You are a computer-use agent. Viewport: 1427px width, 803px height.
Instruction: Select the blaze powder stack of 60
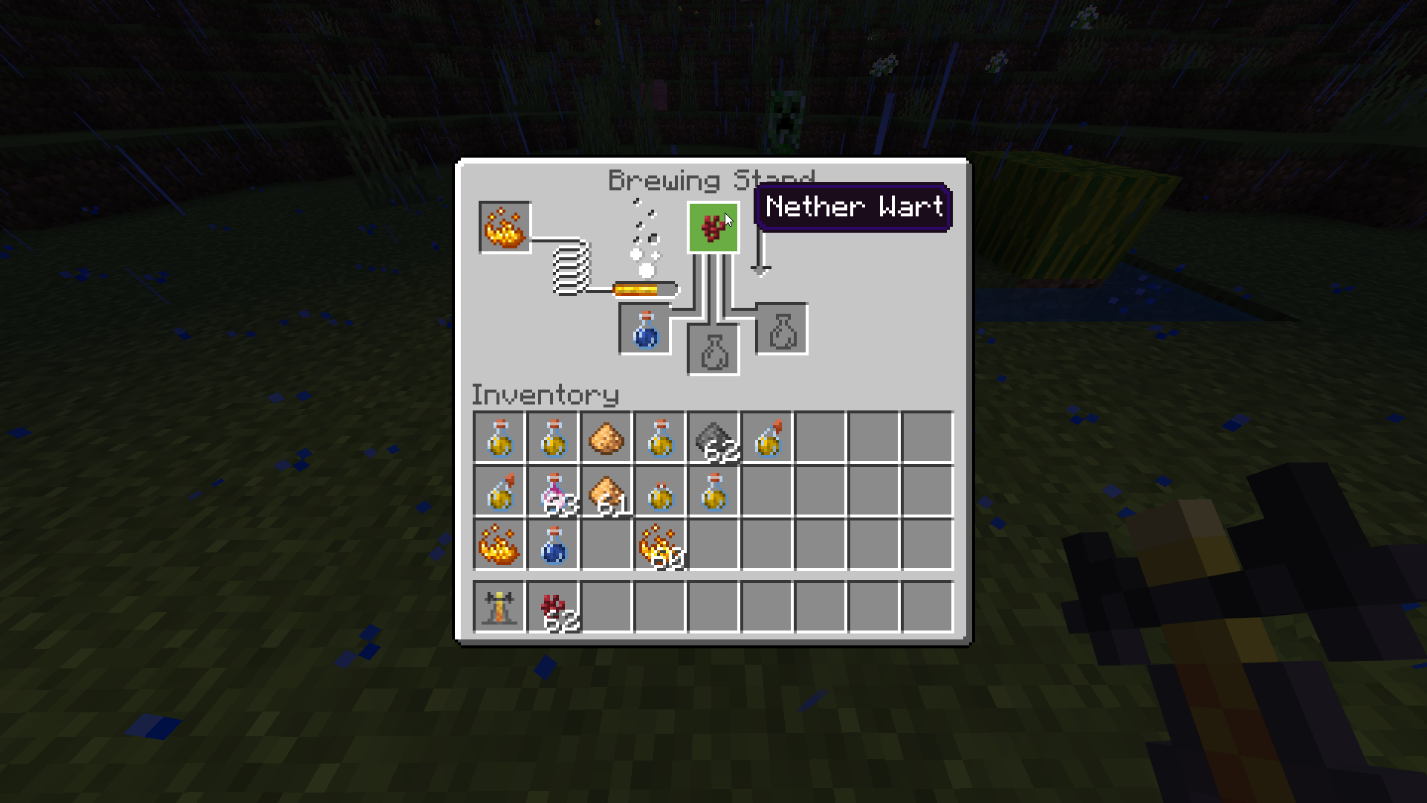click(x=661, y=545)
